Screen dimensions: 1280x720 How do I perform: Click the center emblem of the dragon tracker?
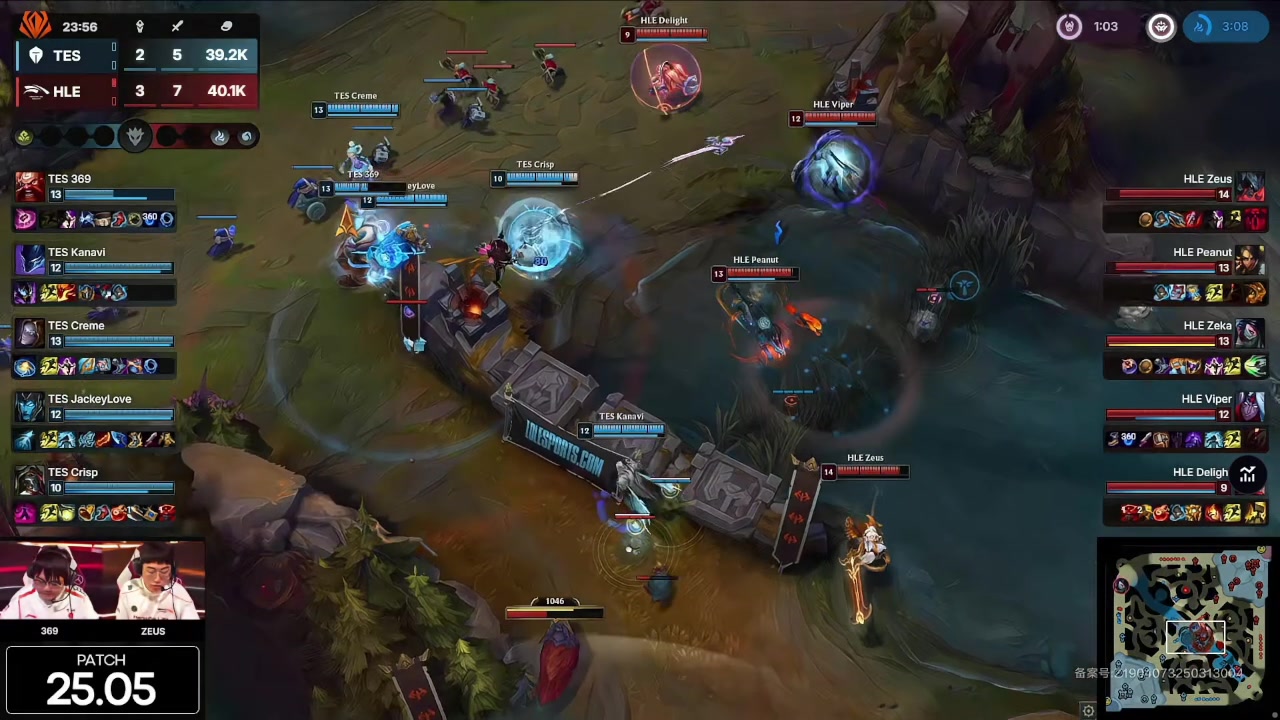(135, 136)
